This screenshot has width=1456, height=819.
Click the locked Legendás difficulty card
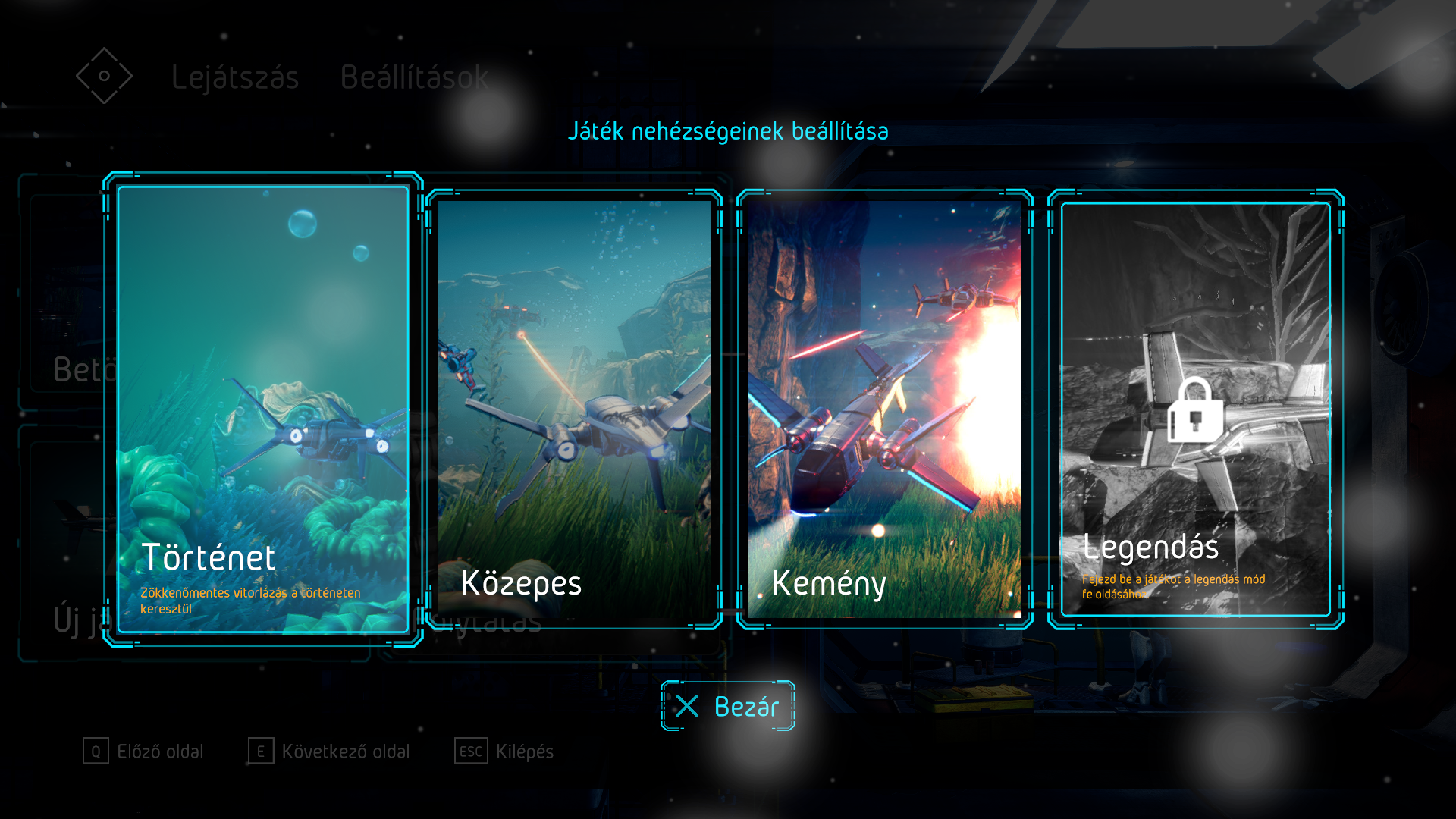tap(1196, 409)
